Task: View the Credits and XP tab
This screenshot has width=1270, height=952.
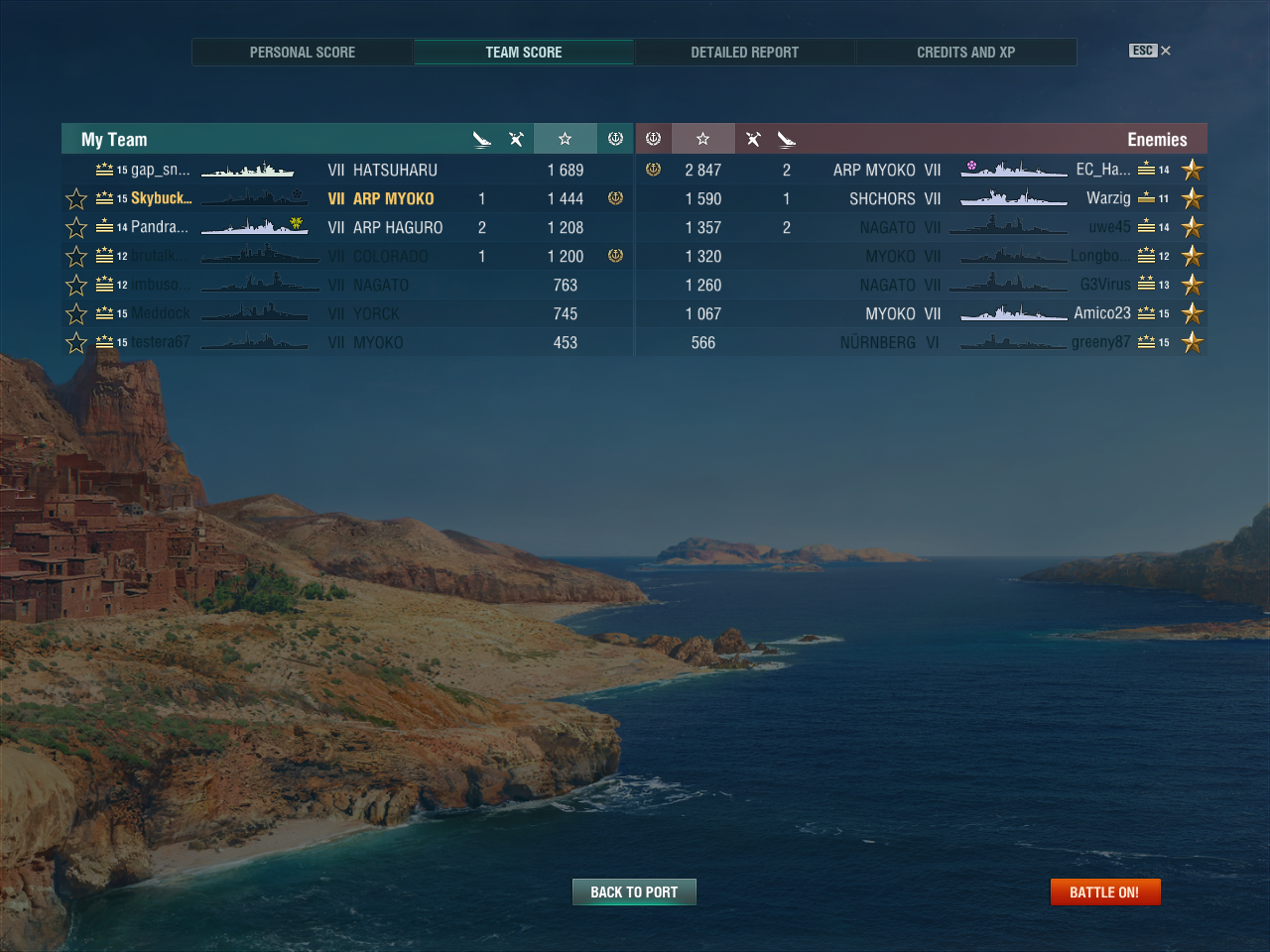Action: (x=965, y=53)
